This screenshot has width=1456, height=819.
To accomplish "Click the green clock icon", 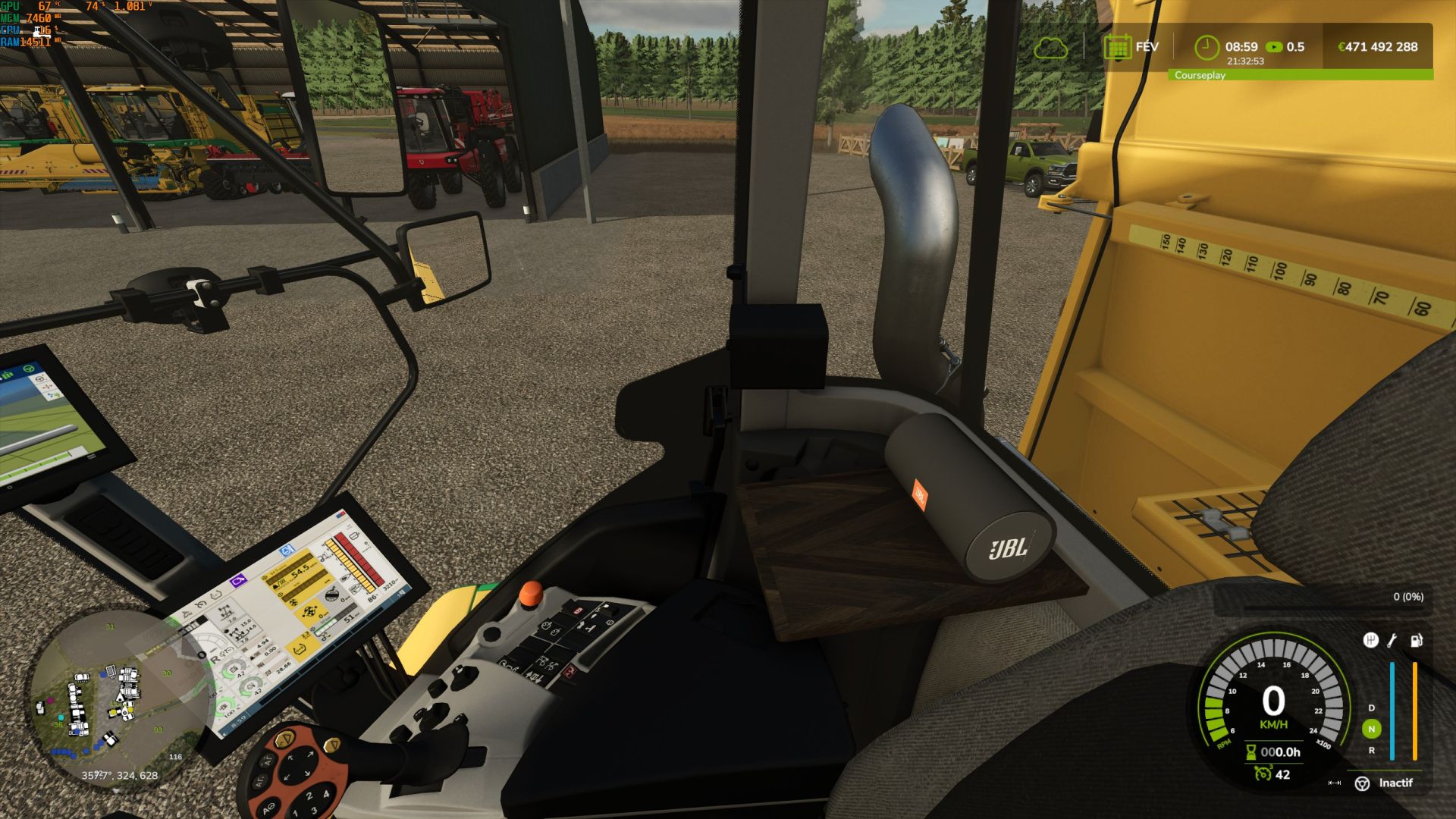I will coord(1206,47).
